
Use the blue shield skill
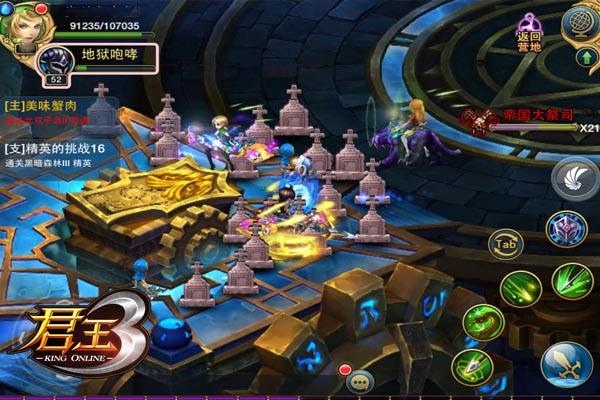click(x=566, y=230)
